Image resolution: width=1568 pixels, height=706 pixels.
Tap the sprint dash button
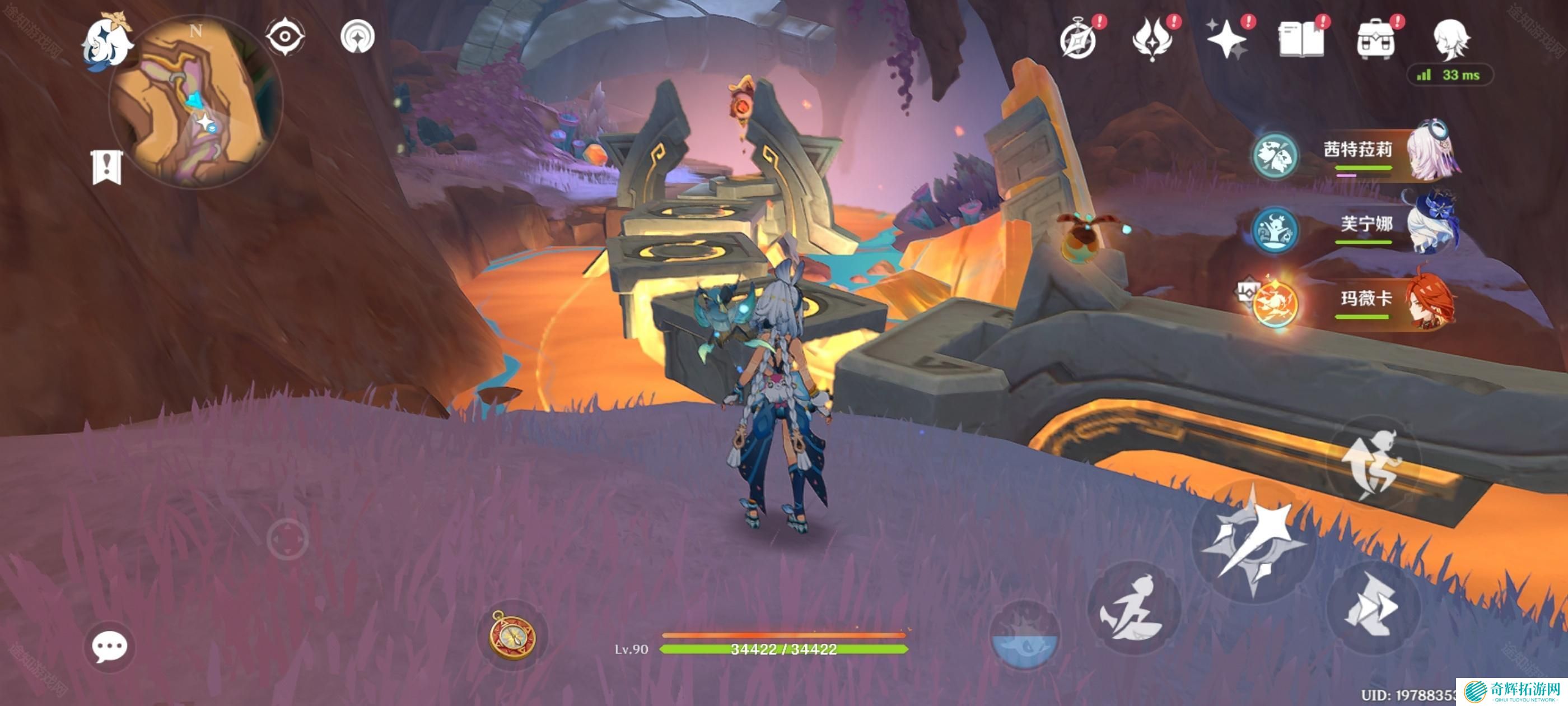(1133, 609)
